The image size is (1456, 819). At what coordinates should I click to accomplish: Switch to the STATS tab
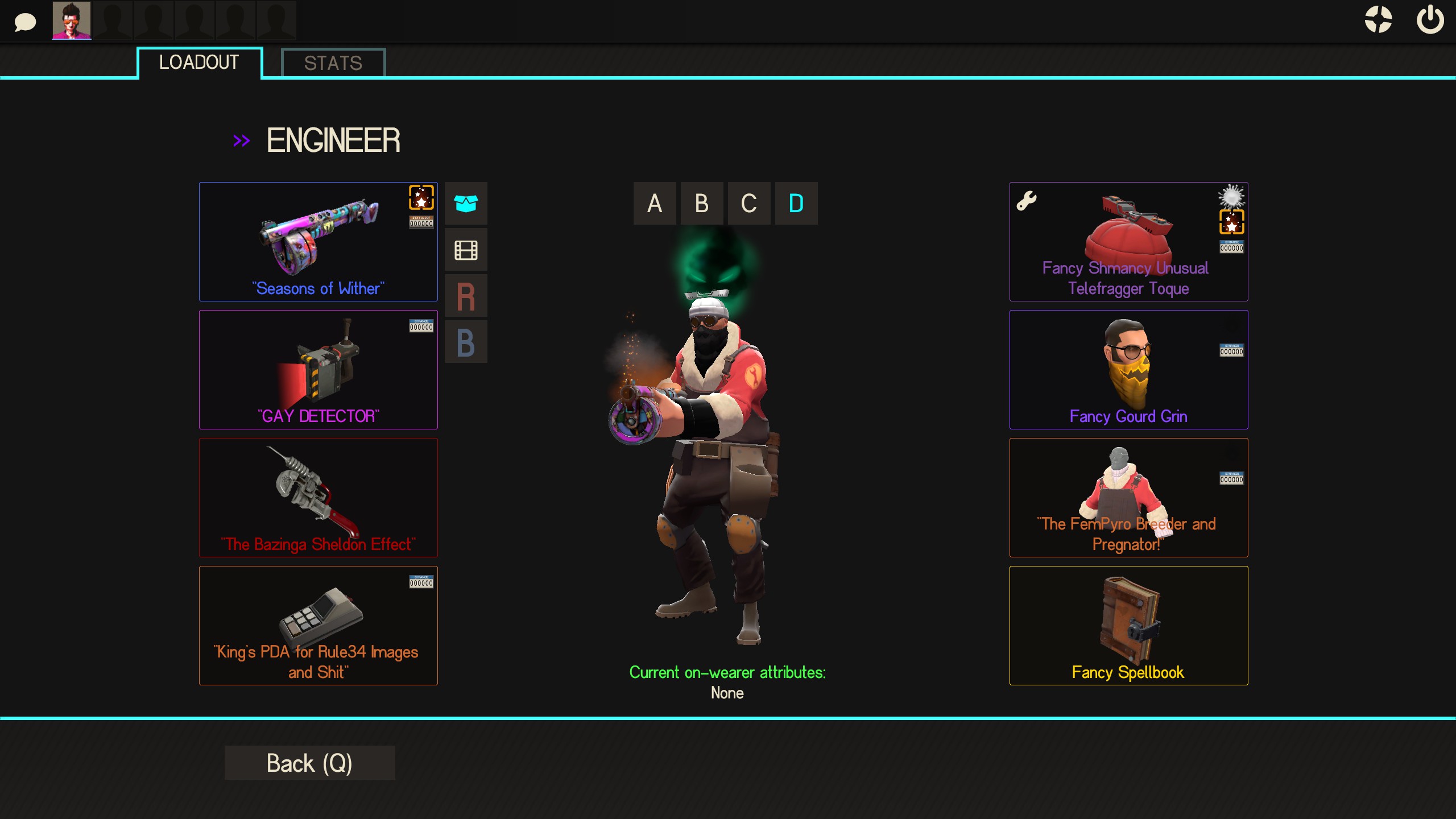(333, 63)
